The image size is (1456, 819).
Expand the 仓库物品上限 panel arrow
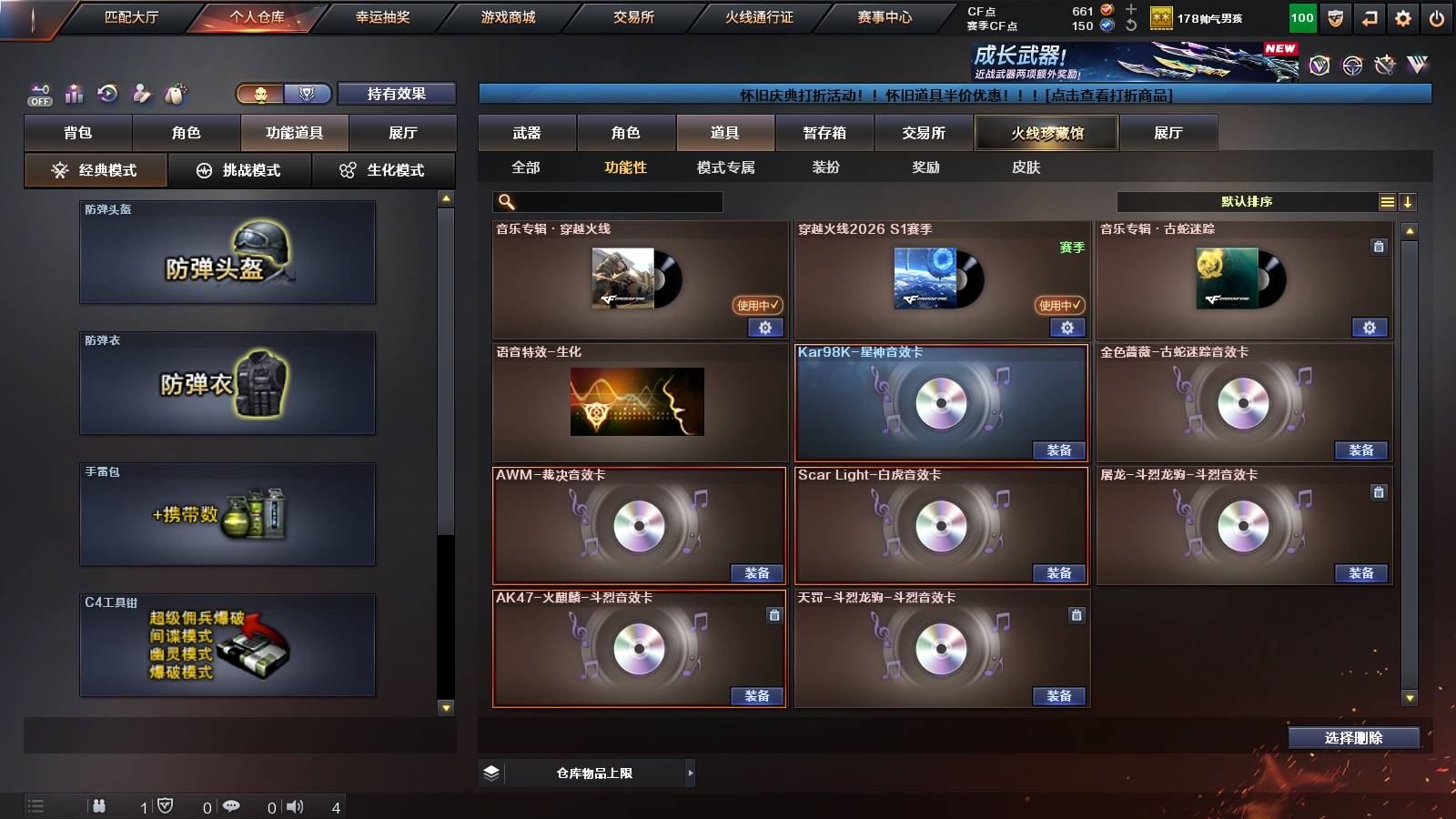[x=690, y=773]
